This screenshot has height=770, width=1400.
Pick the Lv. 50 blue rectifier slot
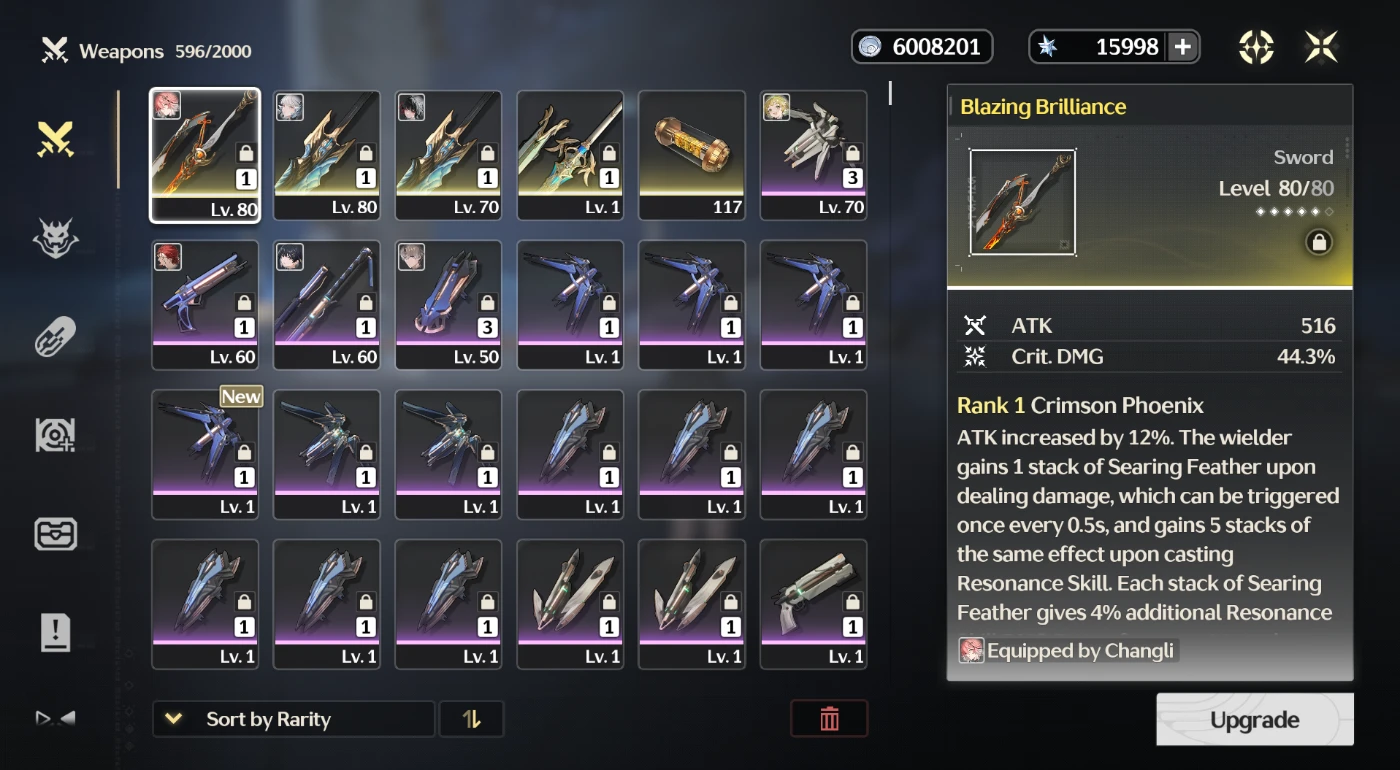pyautogui.click(x=449, y=305)
